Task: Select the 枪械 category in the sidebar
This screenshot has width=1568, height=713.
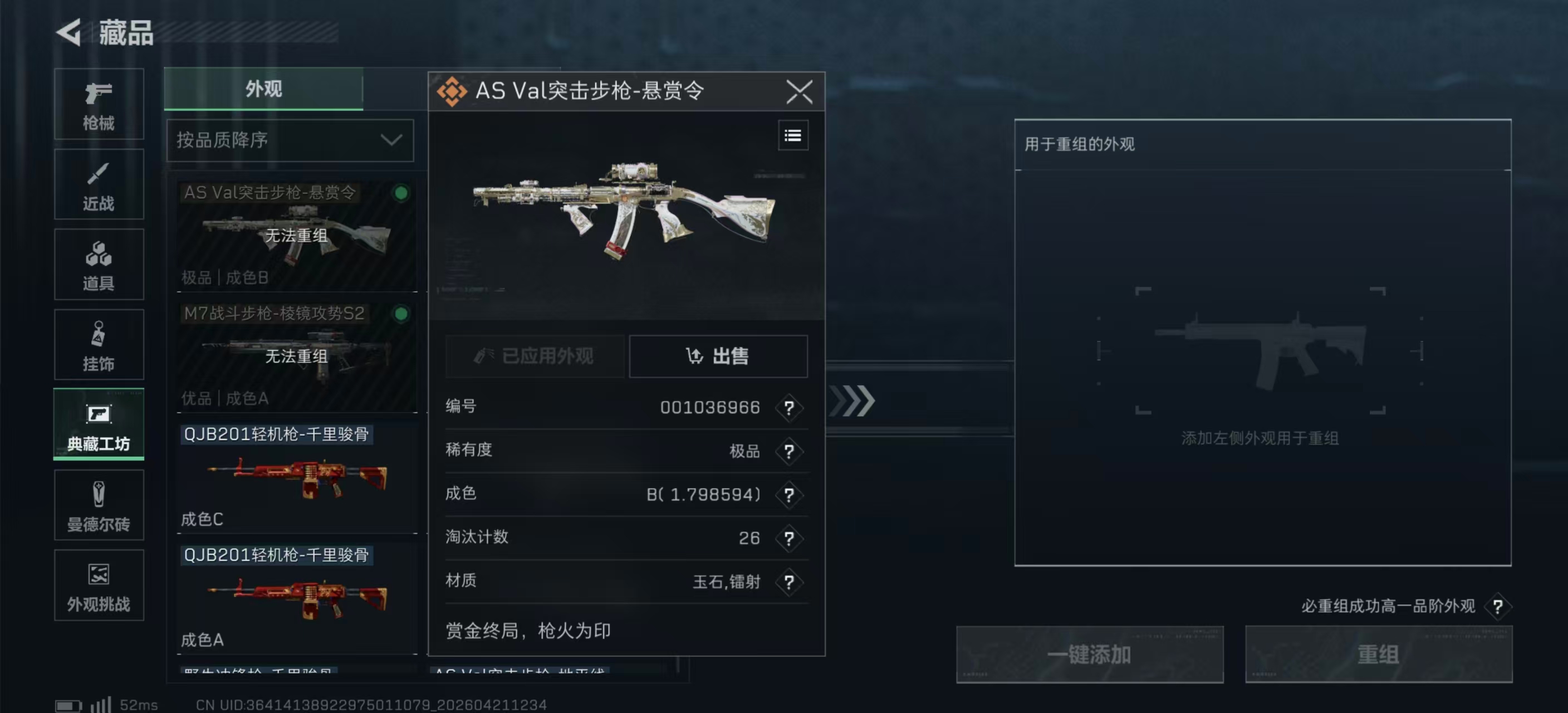Action: pos(98,105)
